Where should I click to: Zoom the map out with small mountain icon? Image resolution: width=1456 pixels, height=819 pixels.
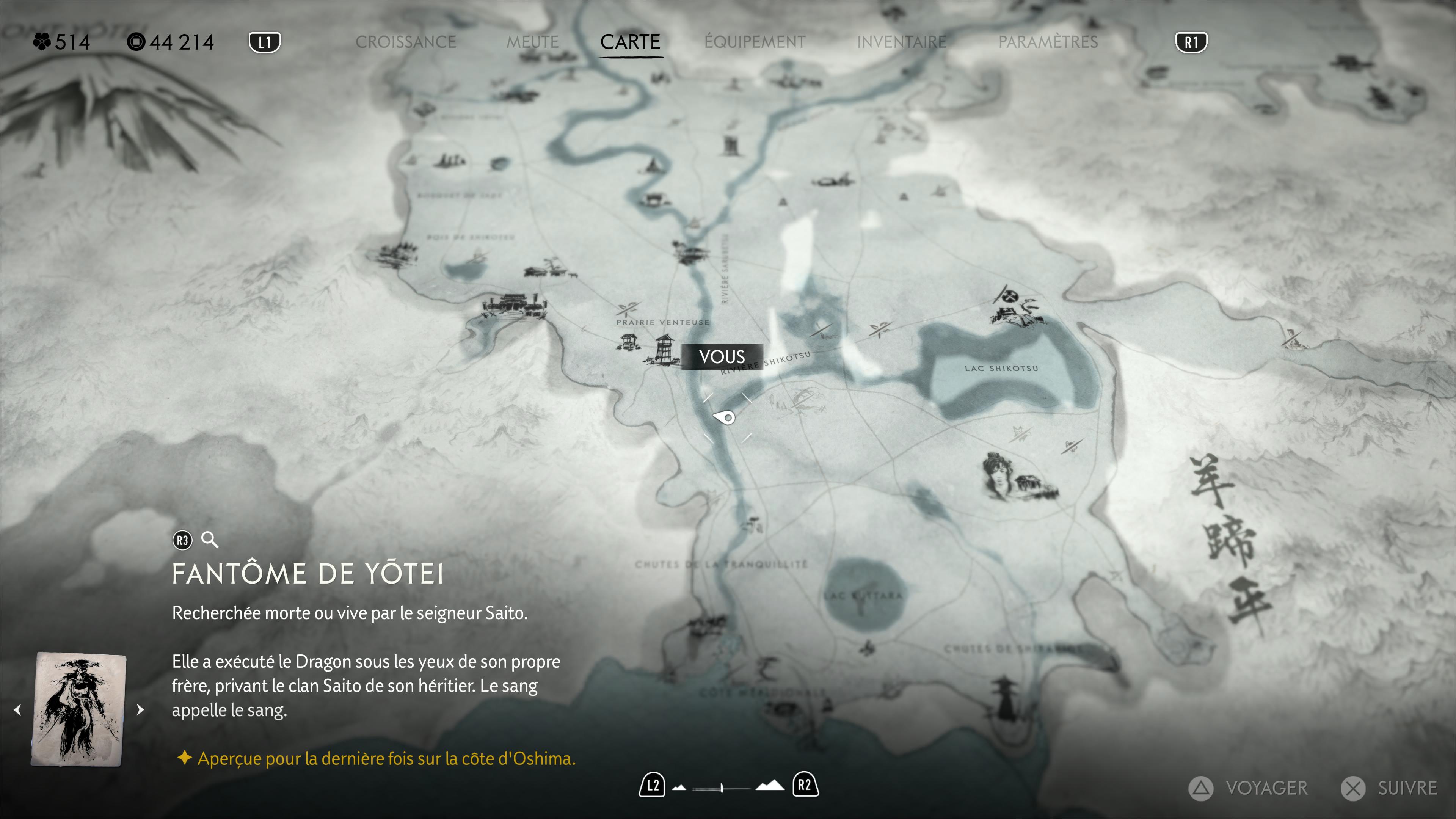coord(679,787)
